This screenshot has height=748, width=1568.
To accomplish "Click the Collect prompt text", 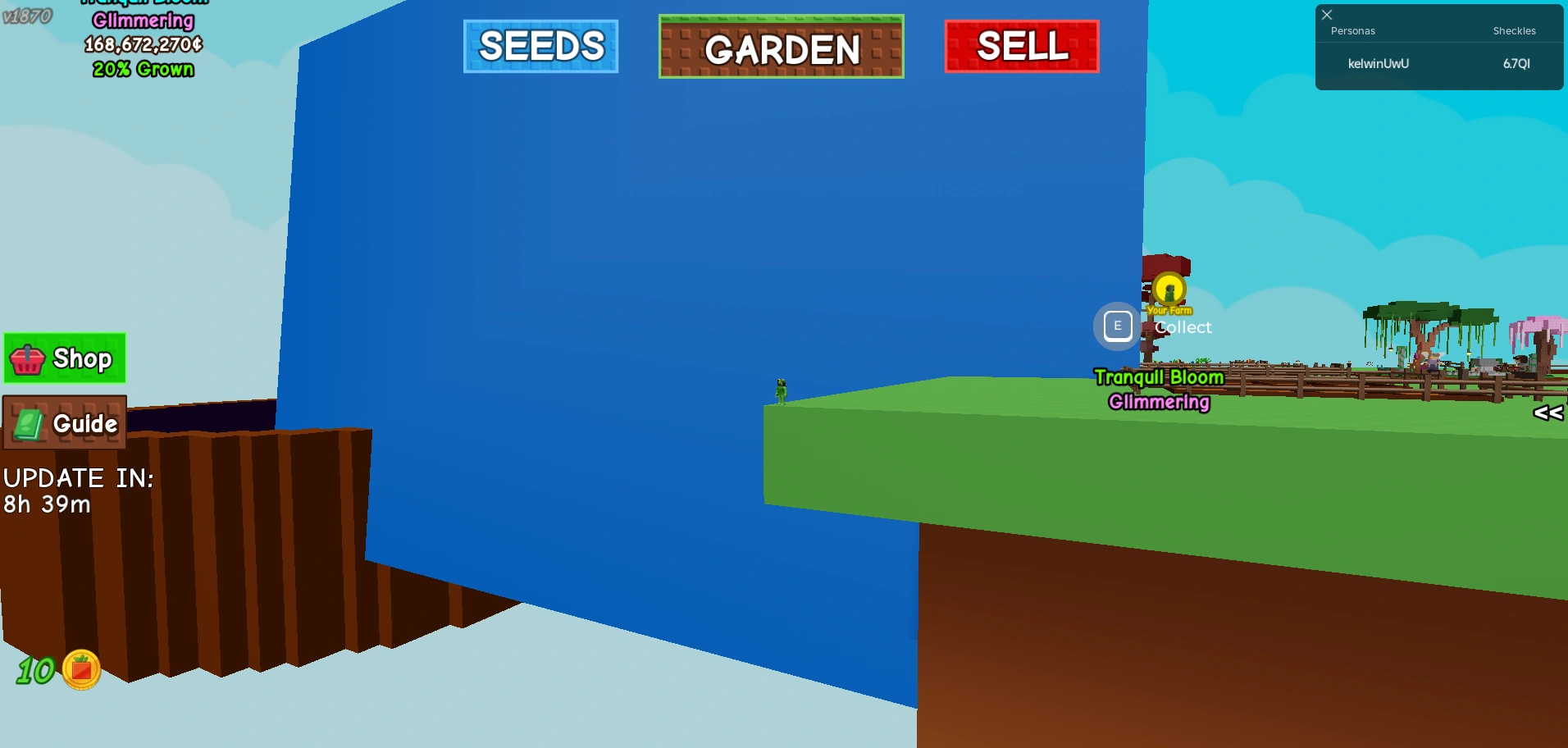I will tap(1183, 326).
